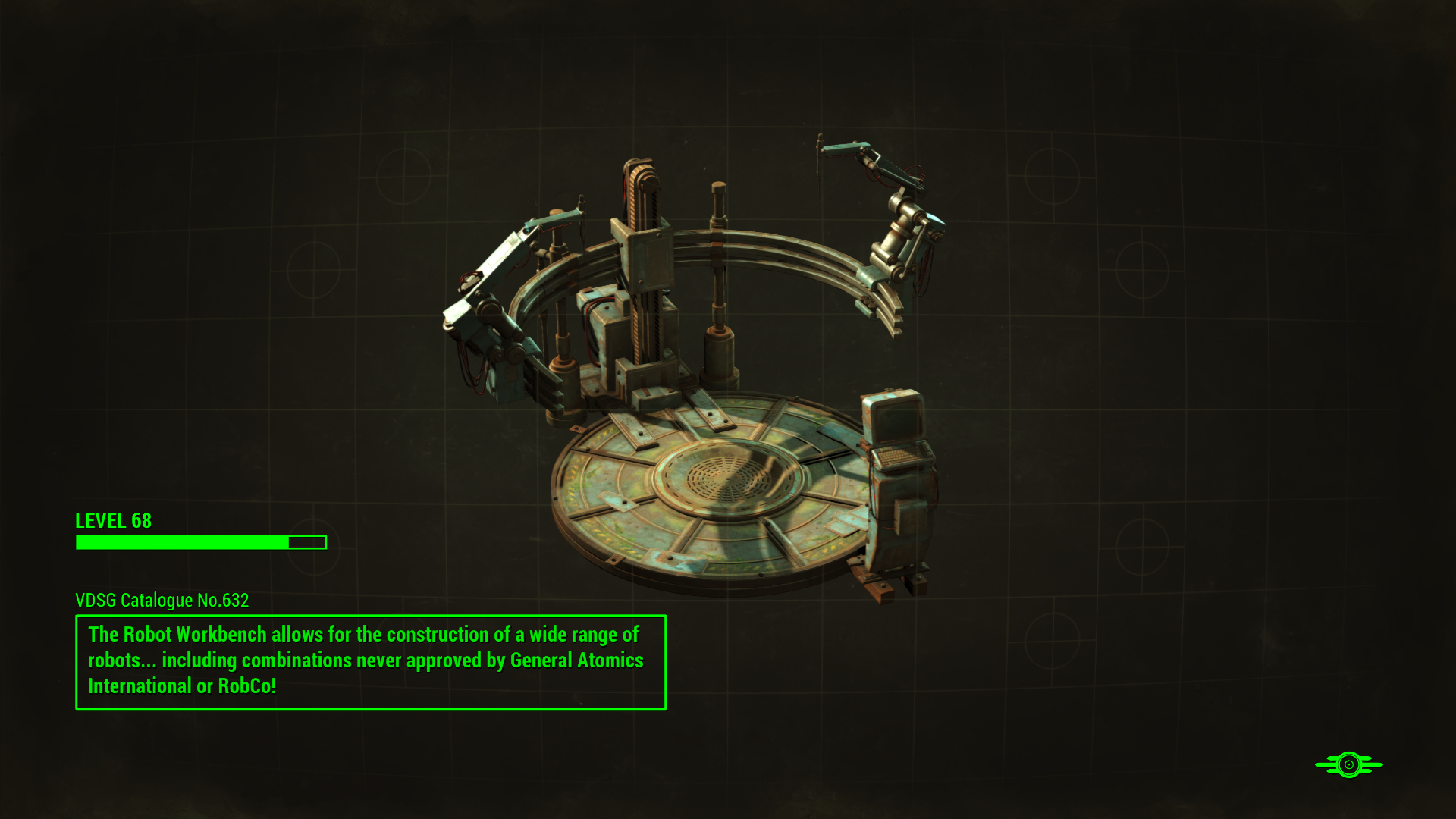Open the VDSG Catalogue No.632 entry
The height and width of the screenshot is (819, 1456).
[163, 600]
